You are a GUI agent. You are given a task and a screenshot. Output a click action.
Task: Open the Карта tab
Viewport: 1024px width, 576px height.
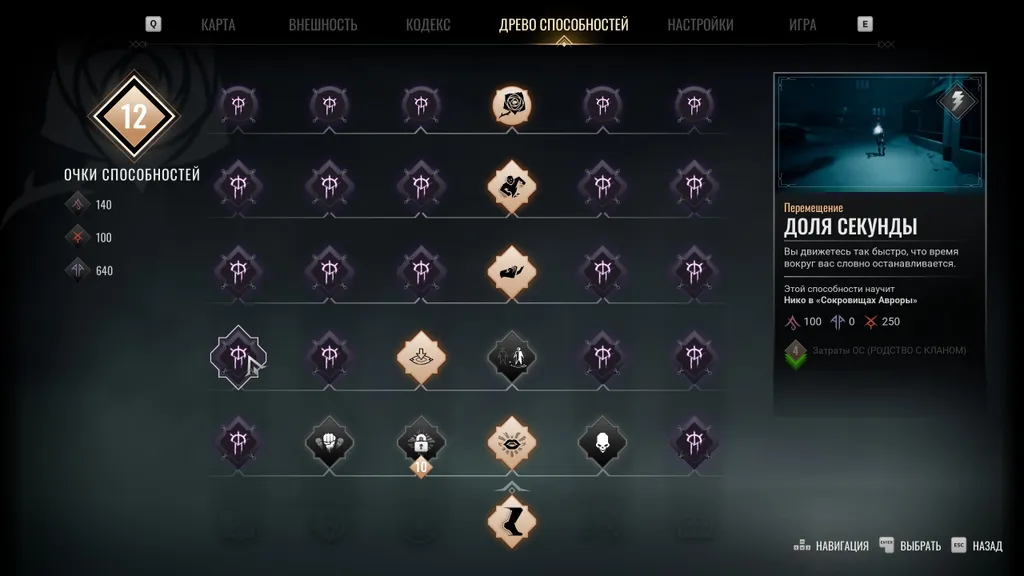point(218,25)
